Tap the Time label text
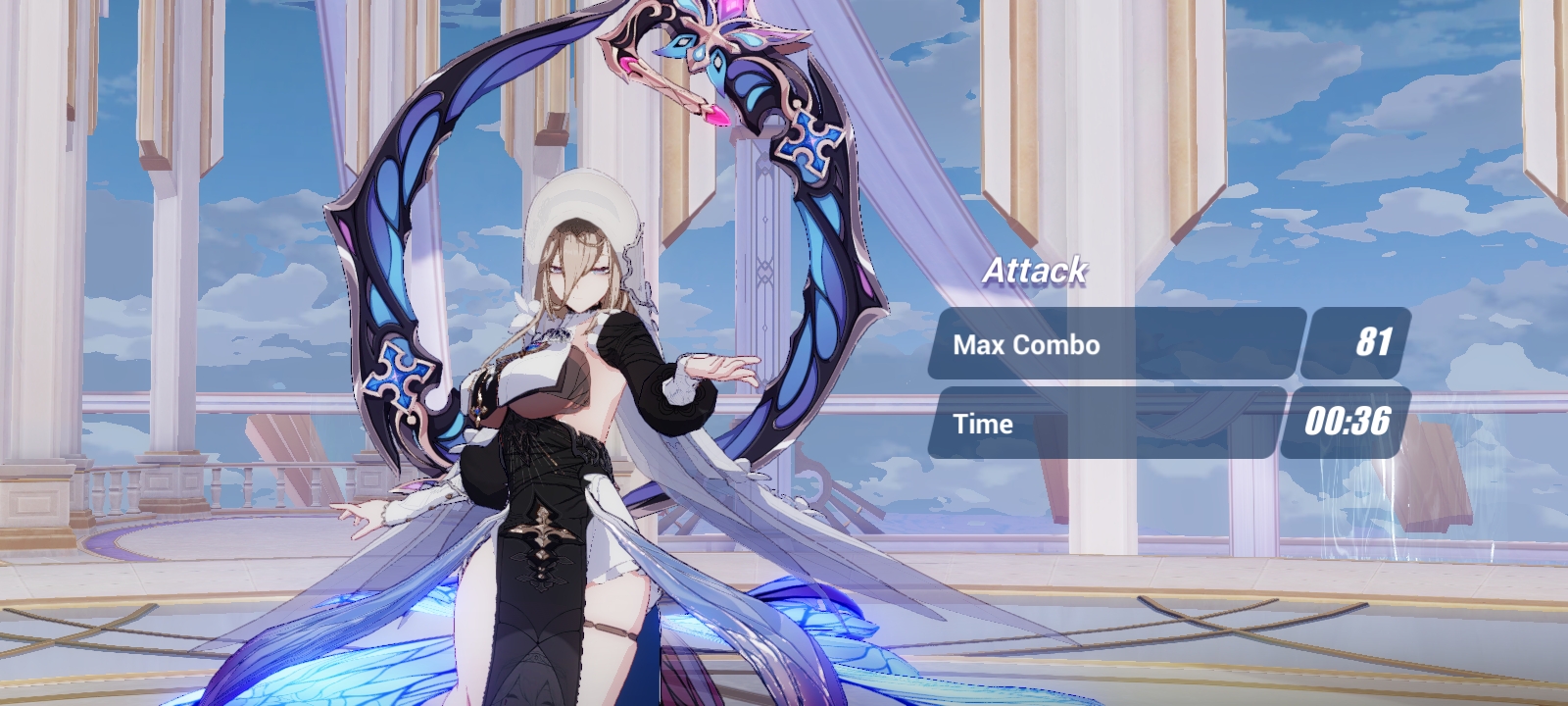The height and width of the screenshot is (706, 1568). coord(983,424)
